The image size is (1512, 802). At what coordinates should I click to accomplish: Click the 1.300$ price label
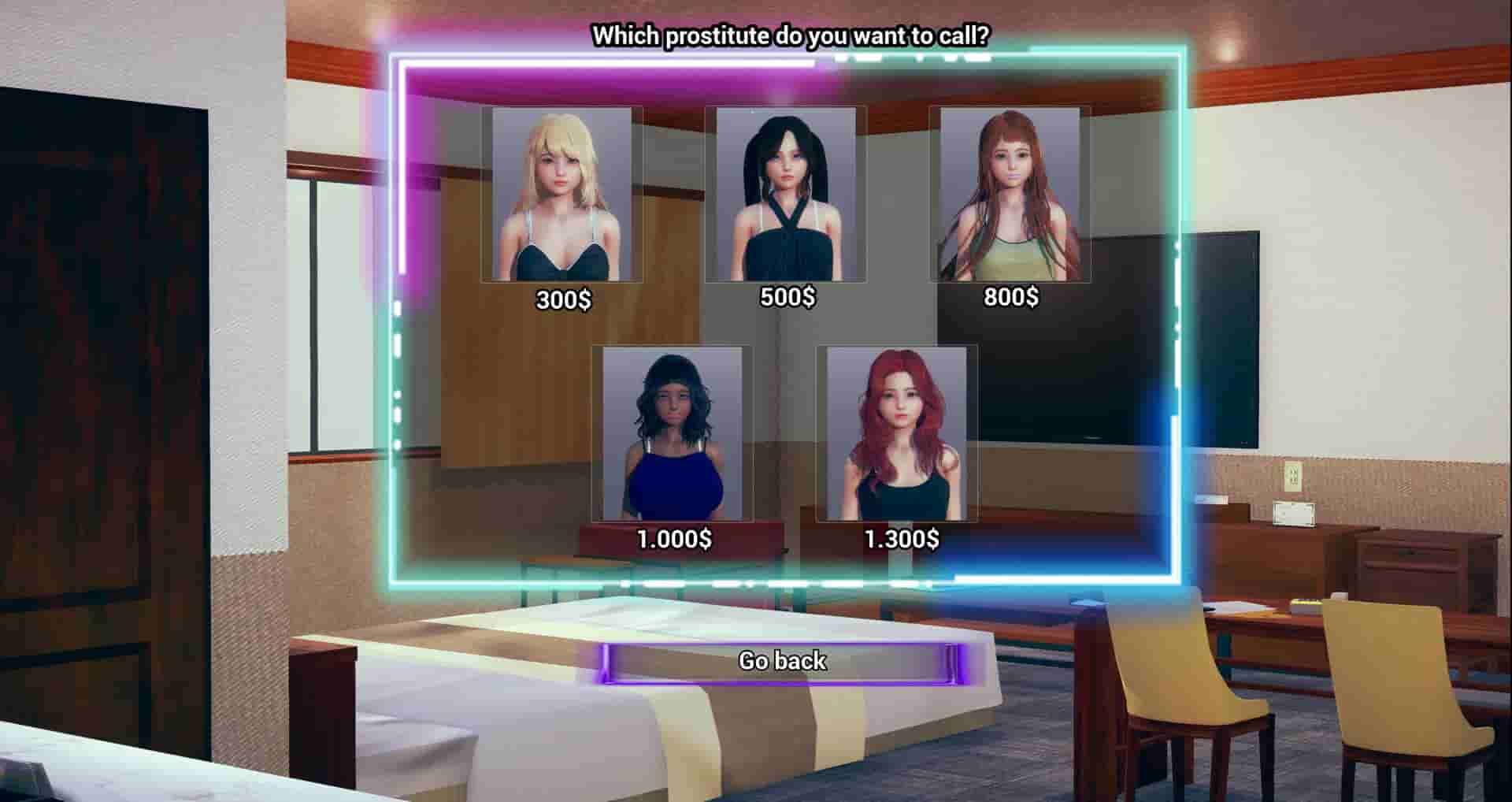tap(900, 540)
